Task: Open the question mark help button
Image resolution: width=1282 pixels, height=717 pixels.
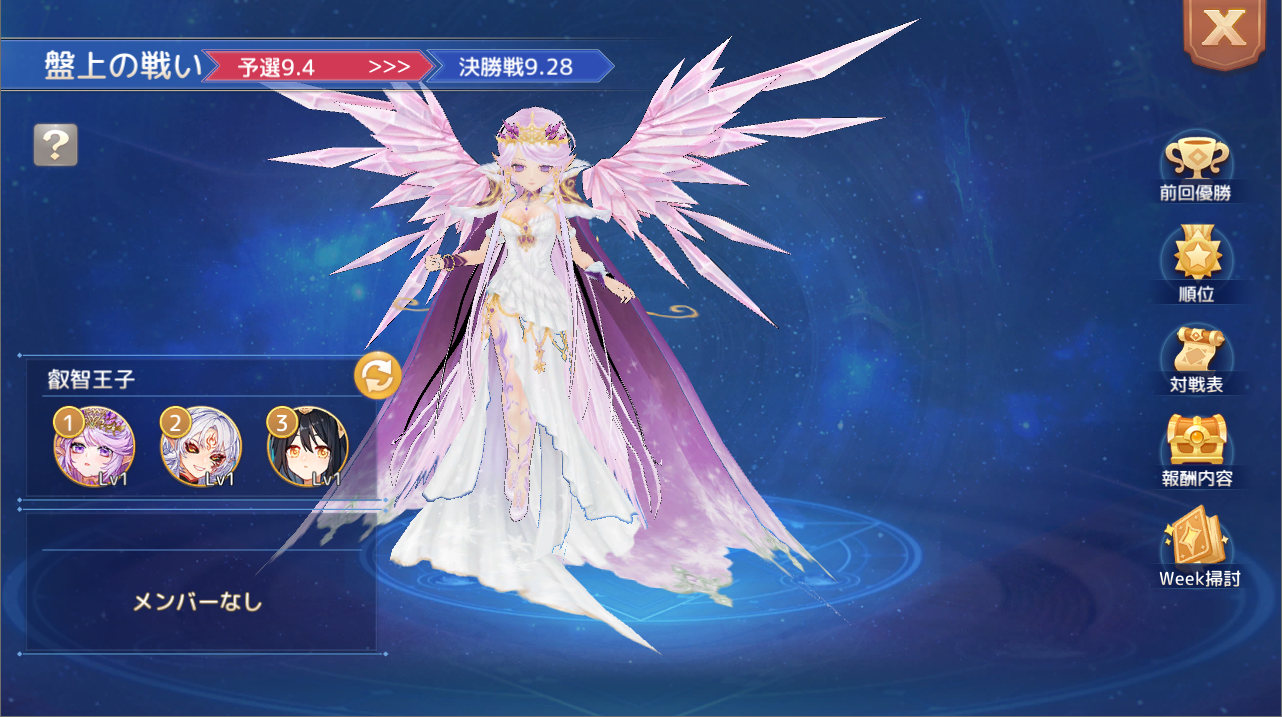Action: [x=56, y=146]
